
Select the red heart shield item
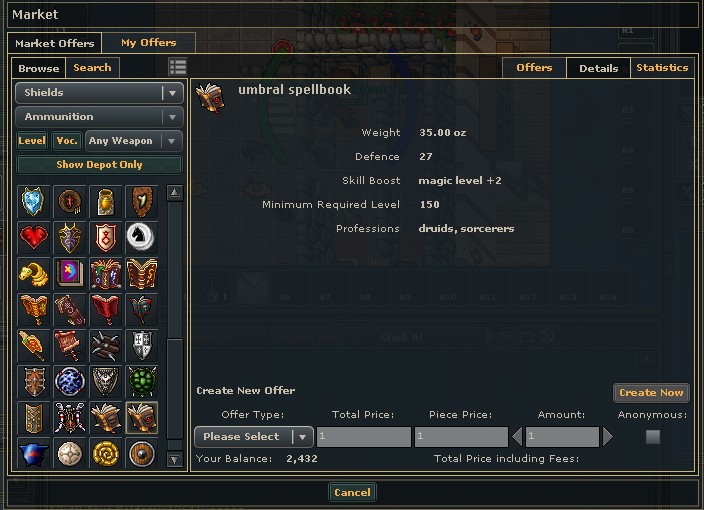(x=34, y=237)
